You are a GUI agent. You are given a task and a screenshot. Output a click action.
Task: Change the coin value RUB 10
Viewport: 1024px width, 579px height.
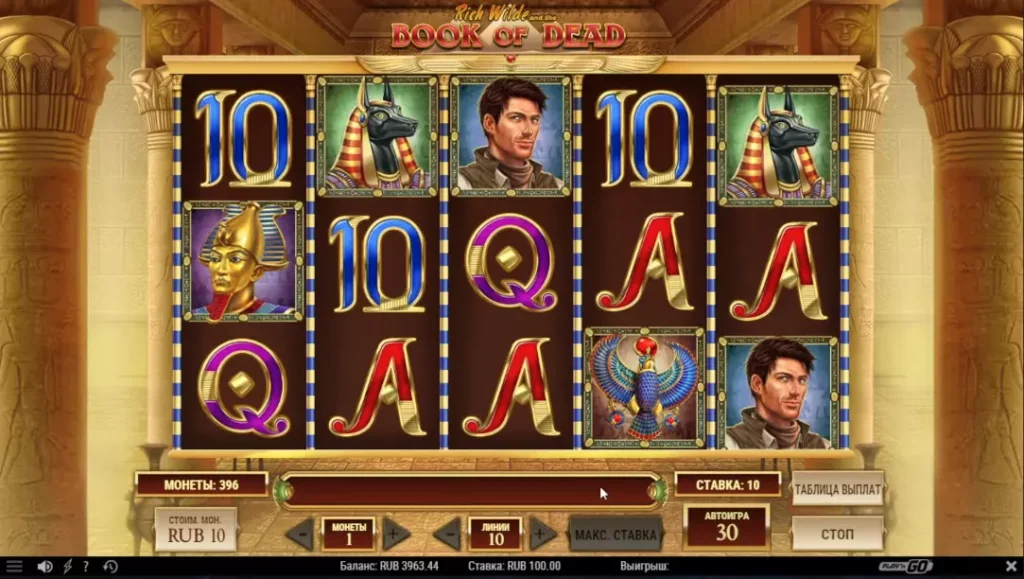click(195, 530)
